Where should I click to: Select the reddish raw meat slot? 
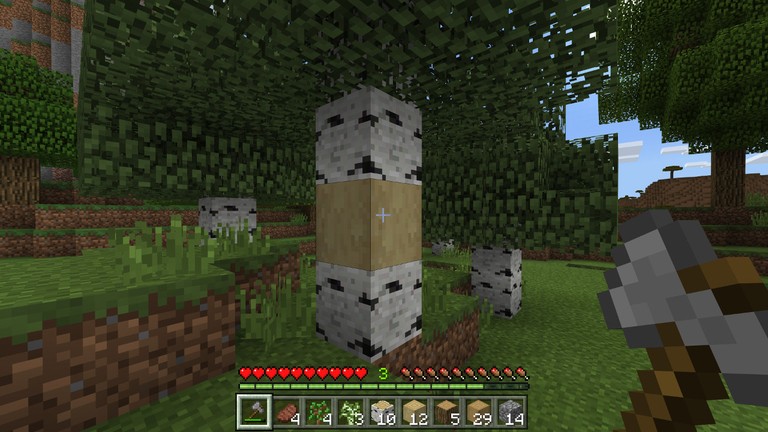coord(285,411)
